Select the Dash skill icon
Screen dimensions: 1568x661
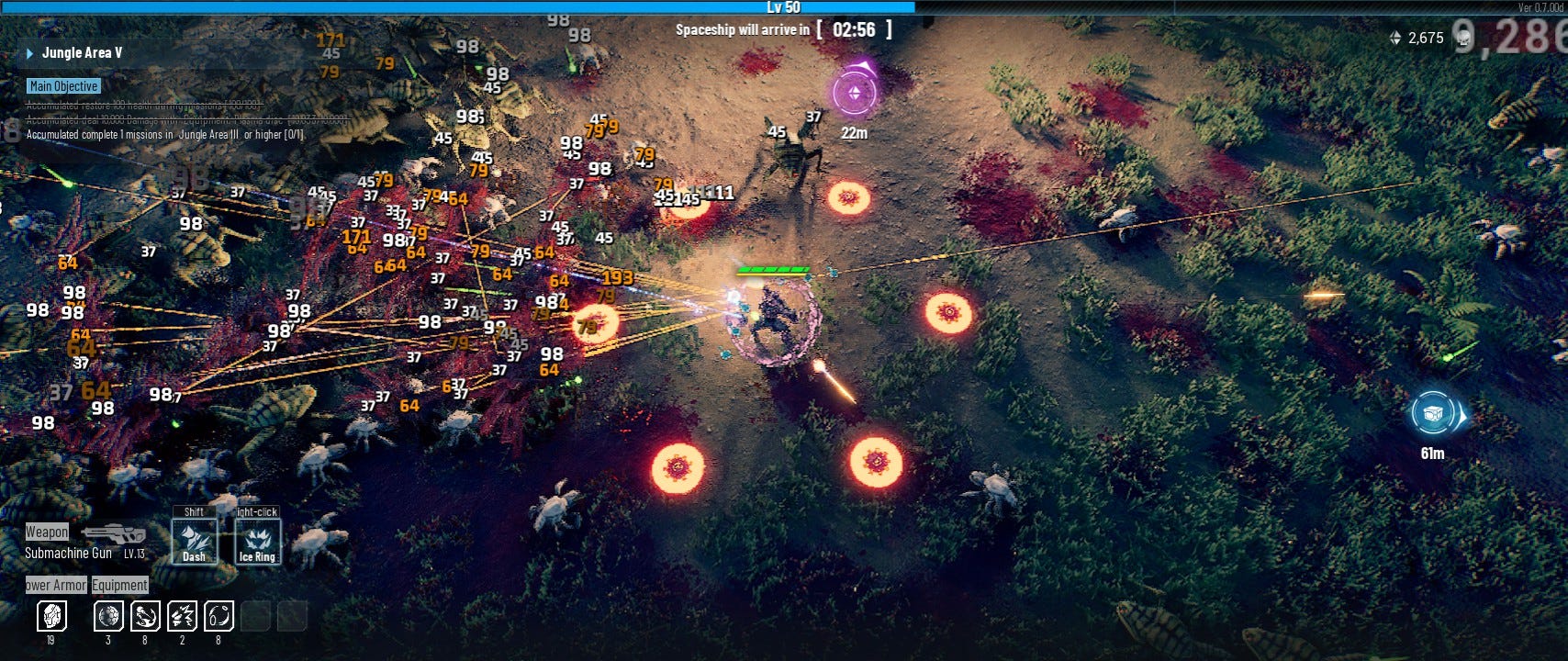[x=194, y=540]
